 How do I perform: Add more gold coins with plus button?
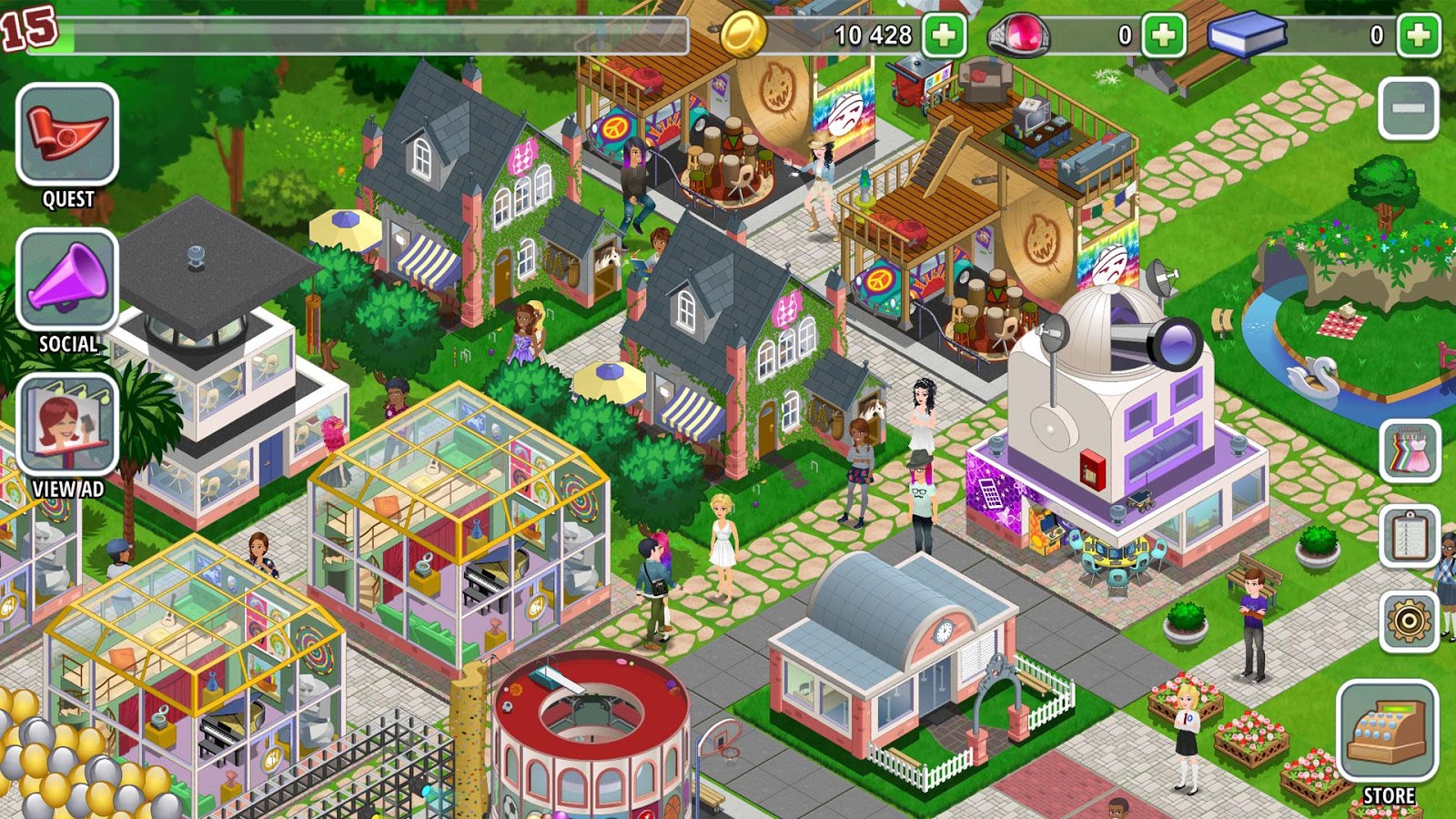point(944,35)
